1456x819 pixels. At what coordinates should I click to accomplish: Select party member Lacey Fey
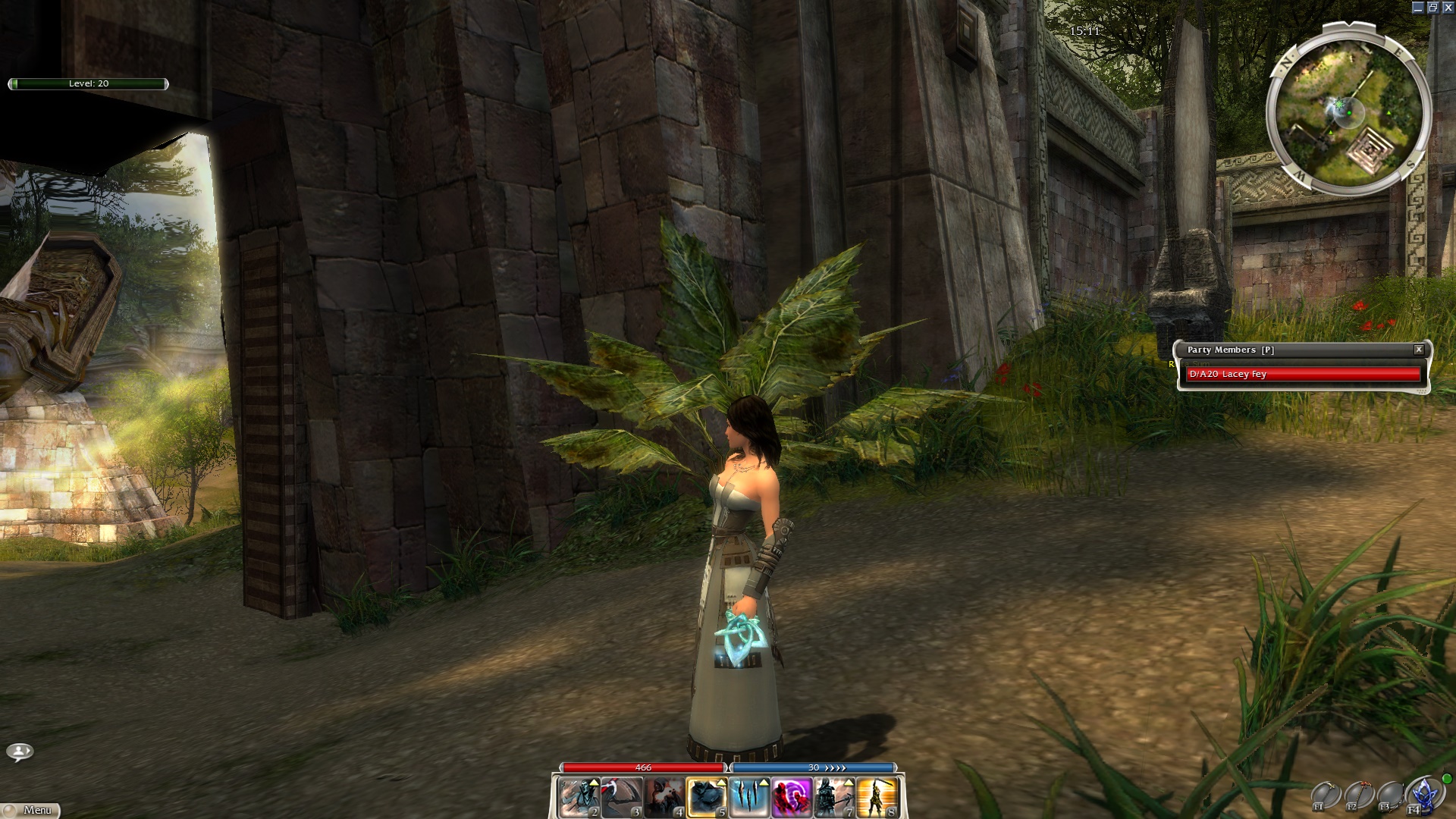pyautogui.click(x=1302, y=374)
